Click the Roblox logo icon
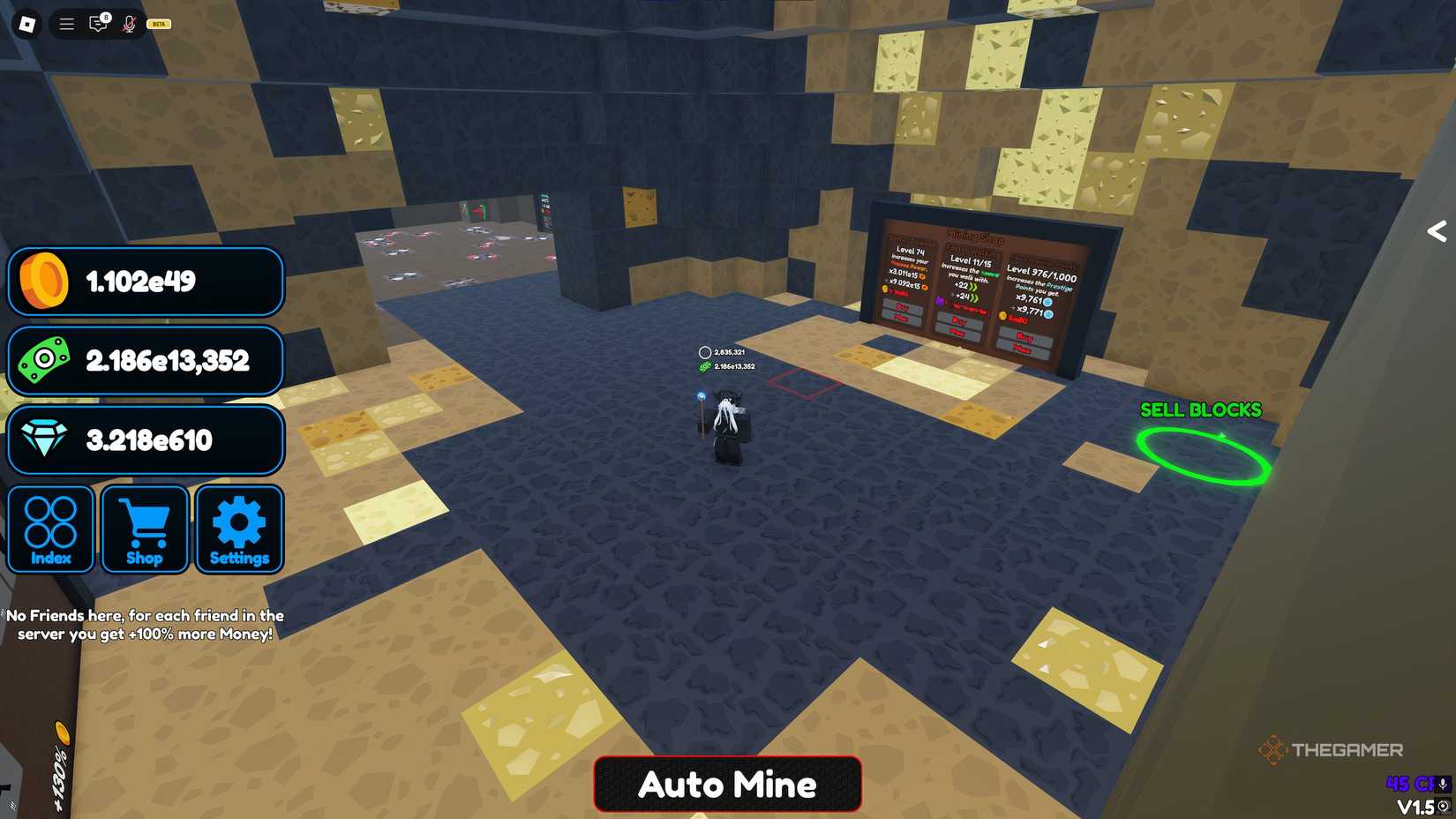1456x819 pixels. point(26,24)
